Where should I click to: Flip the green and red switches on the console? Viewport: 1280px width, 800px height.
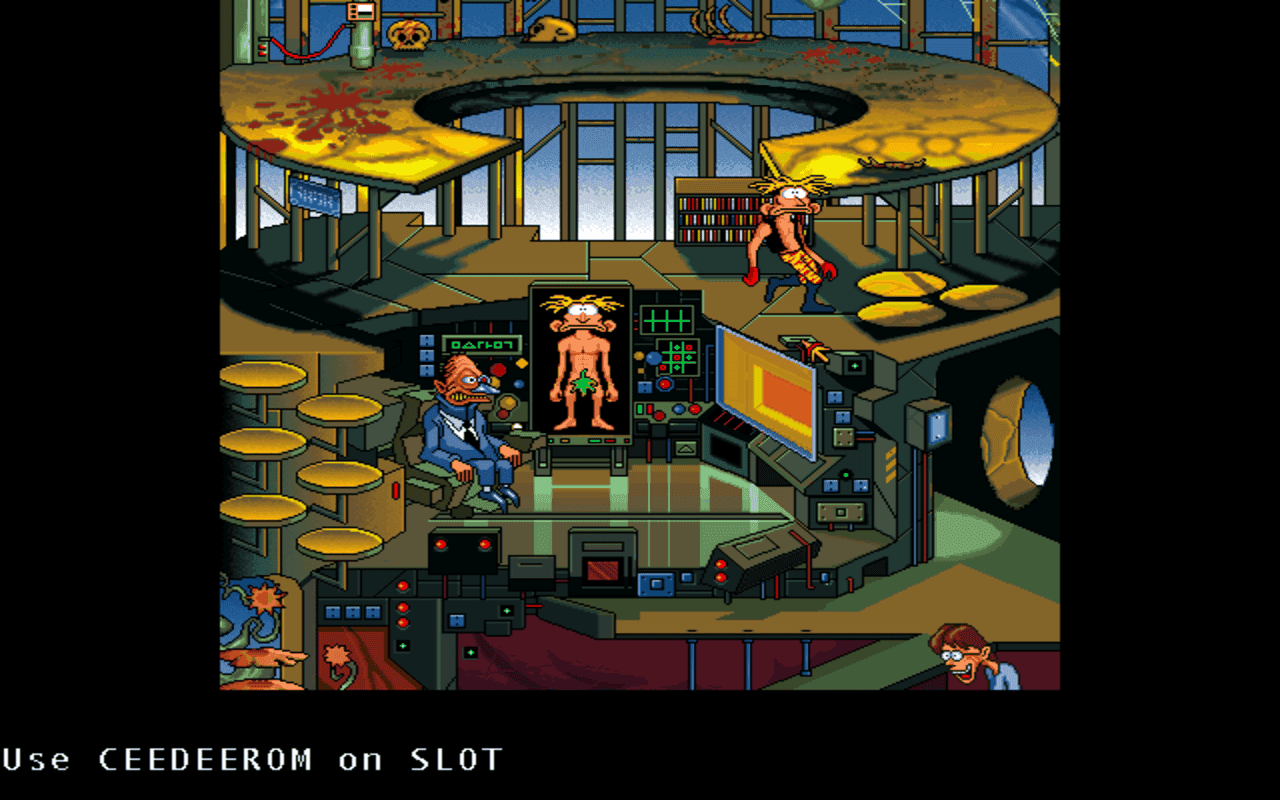(x=645, y=409)
